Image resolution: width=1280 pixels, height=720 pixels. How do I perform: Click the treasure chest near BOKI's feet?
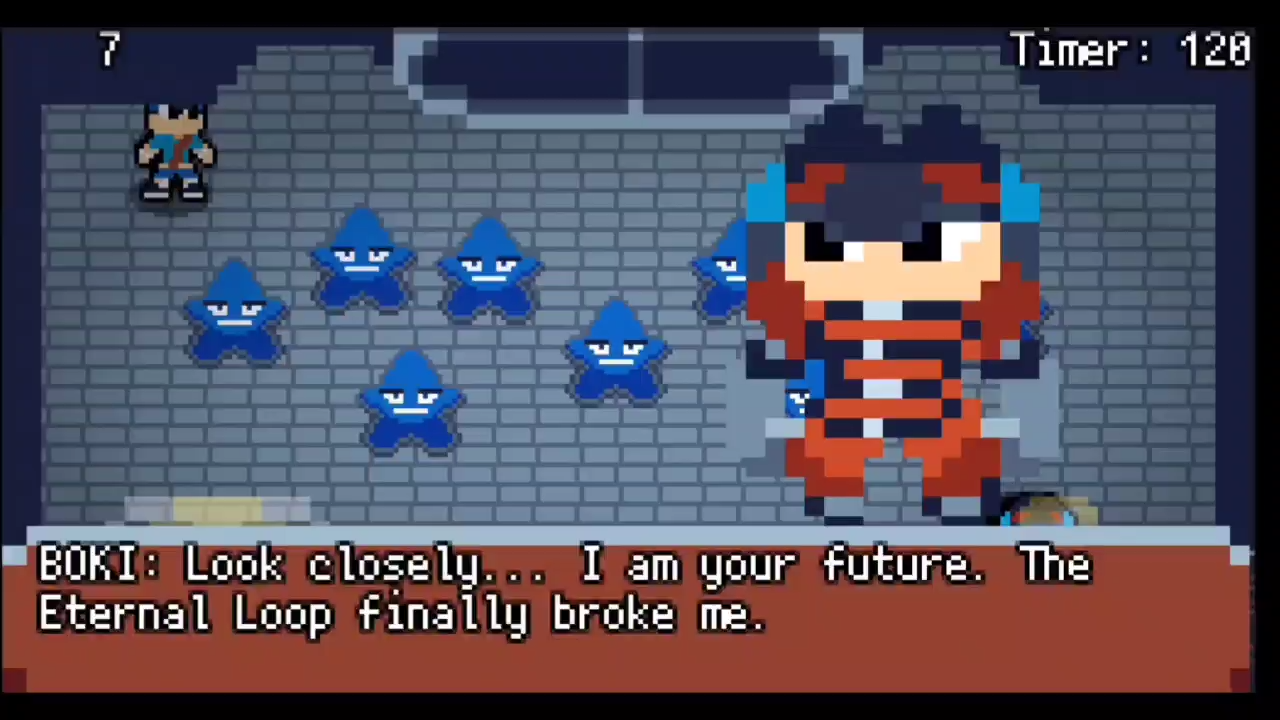click(1050, 510)
